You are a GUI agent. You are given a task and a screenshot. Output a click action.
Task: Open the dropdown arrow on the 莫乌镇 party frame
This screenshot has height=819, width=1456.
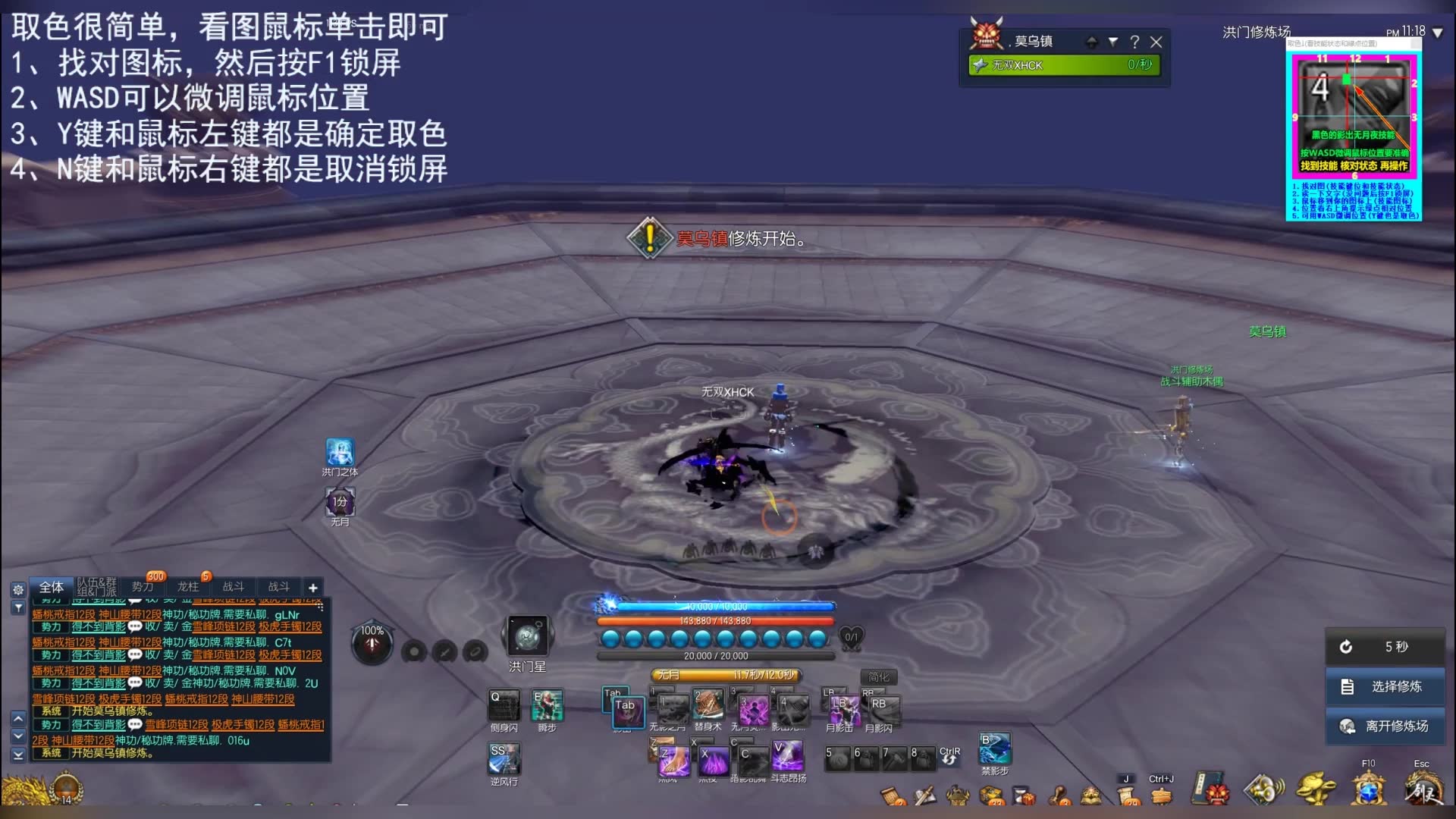[1113, 42]
